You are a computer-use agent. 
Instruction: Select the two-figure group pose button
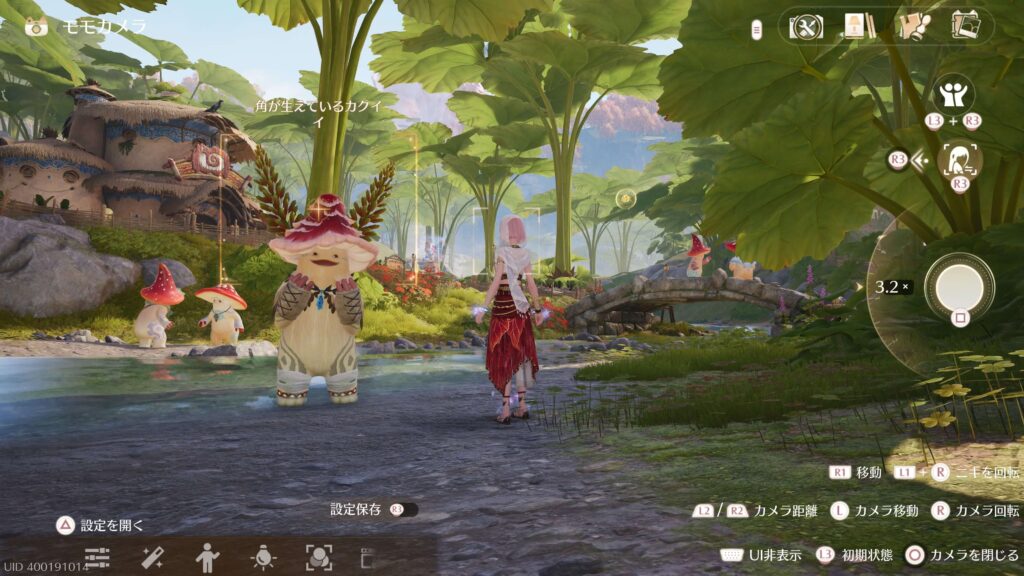(x=953, y=95)
